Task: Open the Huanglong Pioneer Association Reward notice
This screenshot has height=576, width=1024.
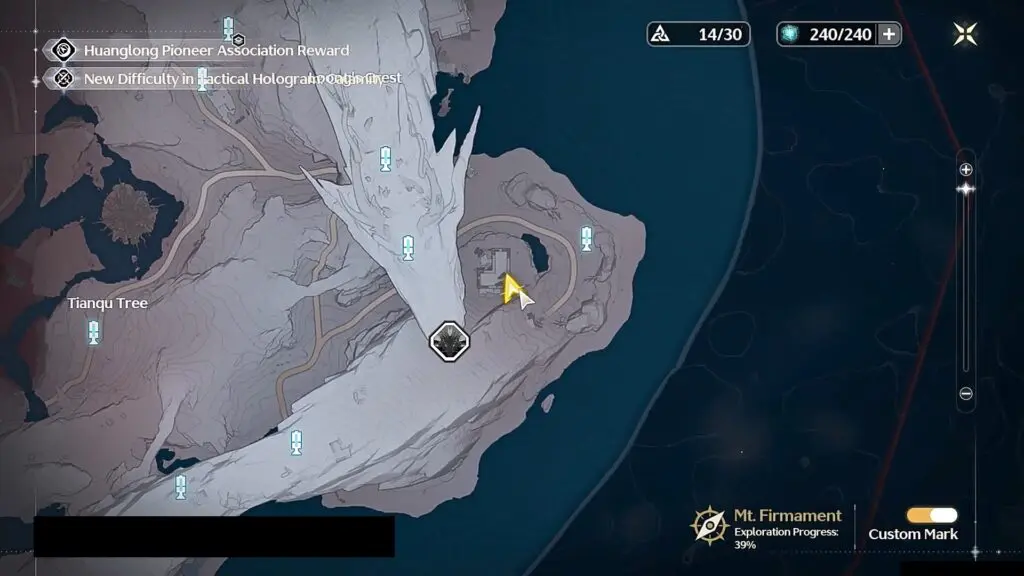Action: click(216, 50)
